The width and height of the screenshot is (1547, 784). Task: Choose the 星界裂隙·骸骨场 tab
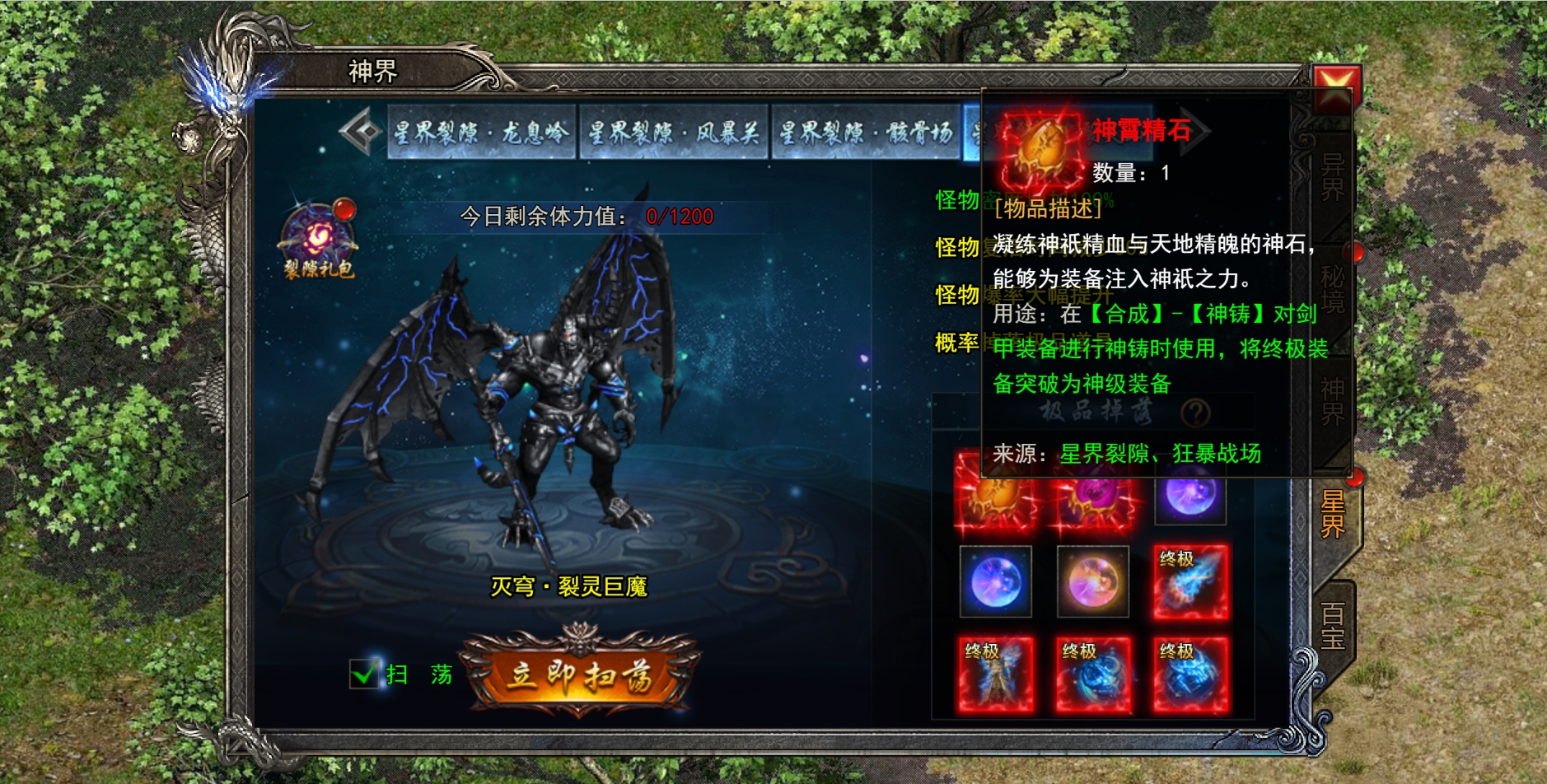[x=865, y=132]
